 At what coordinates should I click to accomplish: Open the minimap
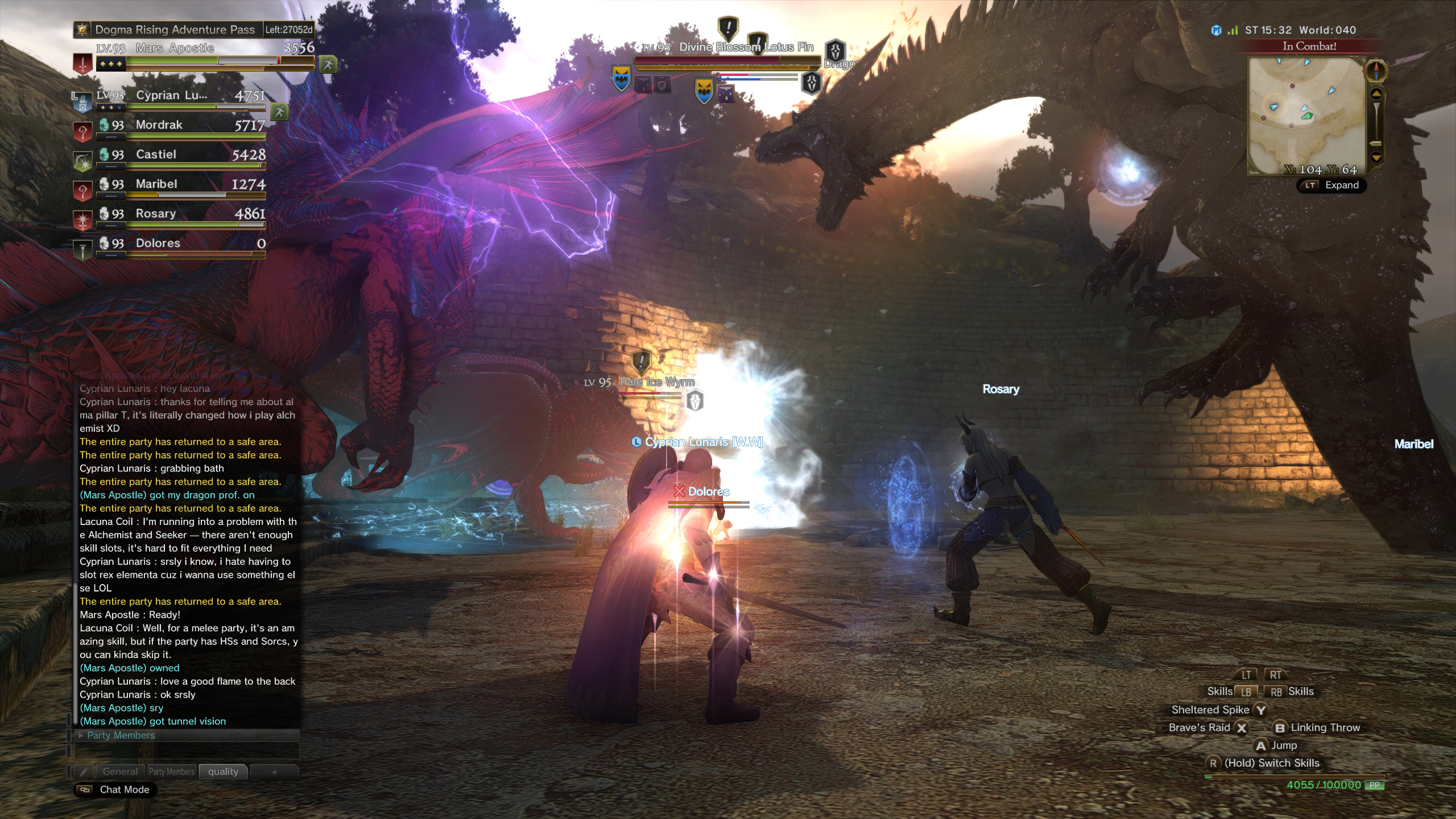point(1306,114)
